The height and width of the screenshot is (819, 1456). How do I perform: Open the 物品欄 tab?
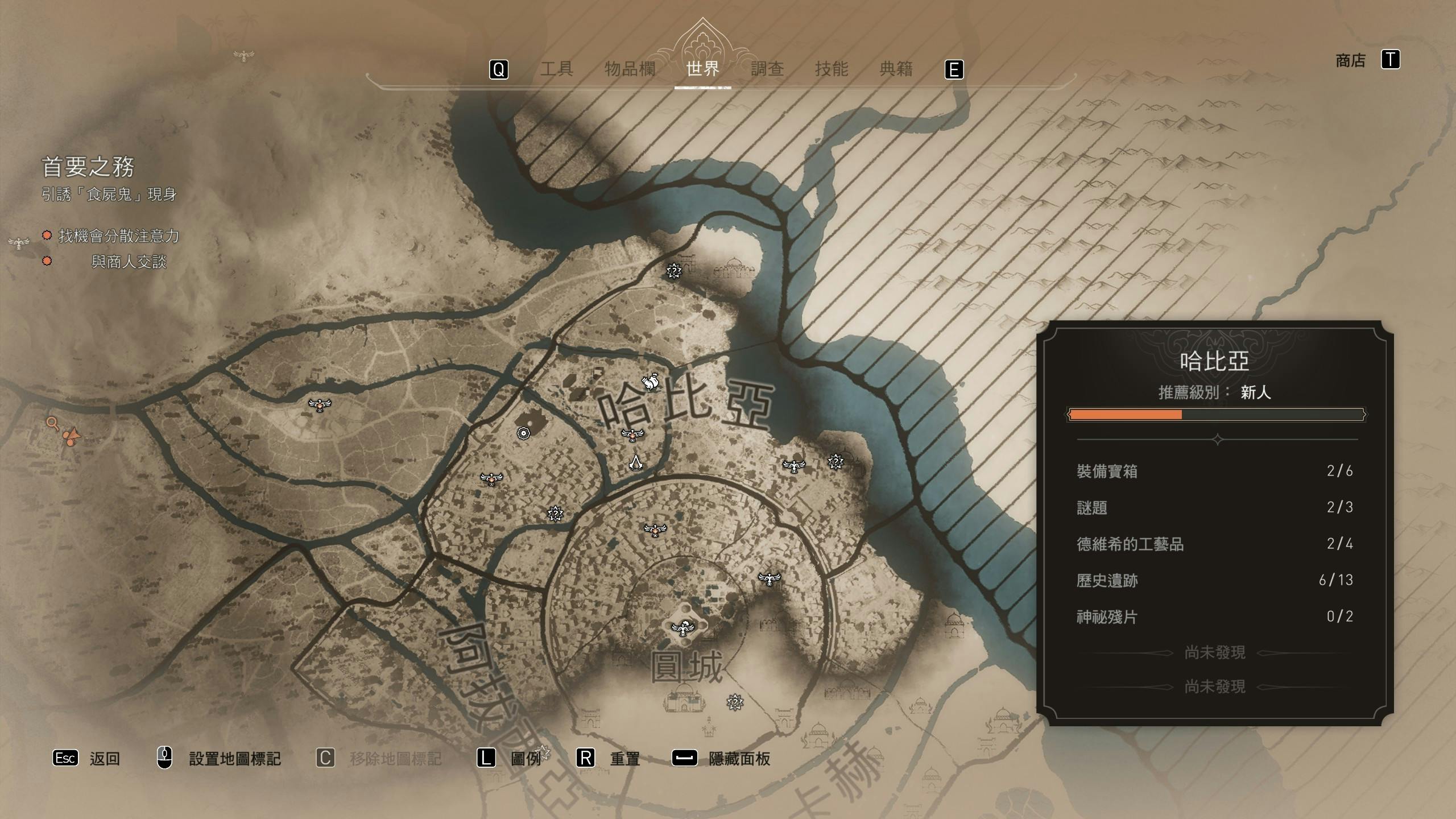coord(630,69)
